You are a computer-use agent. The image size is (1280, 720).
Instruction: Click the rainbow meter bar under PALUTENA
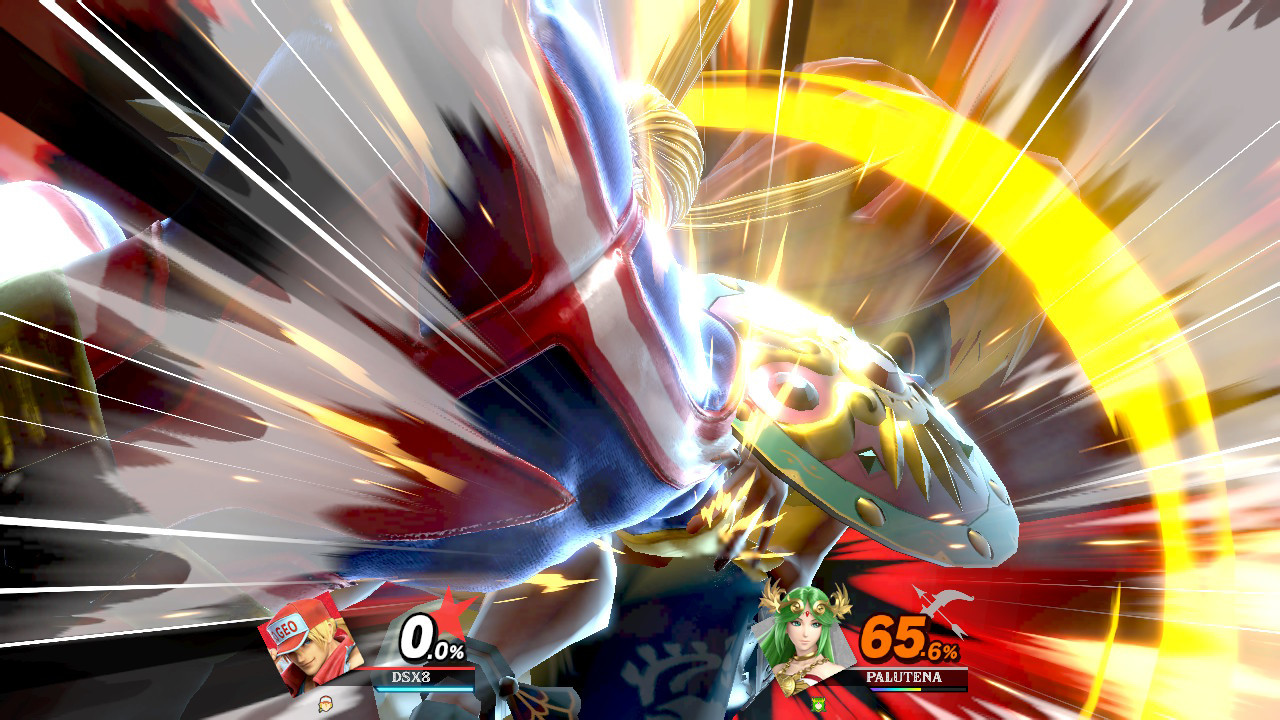pos(895,690)
